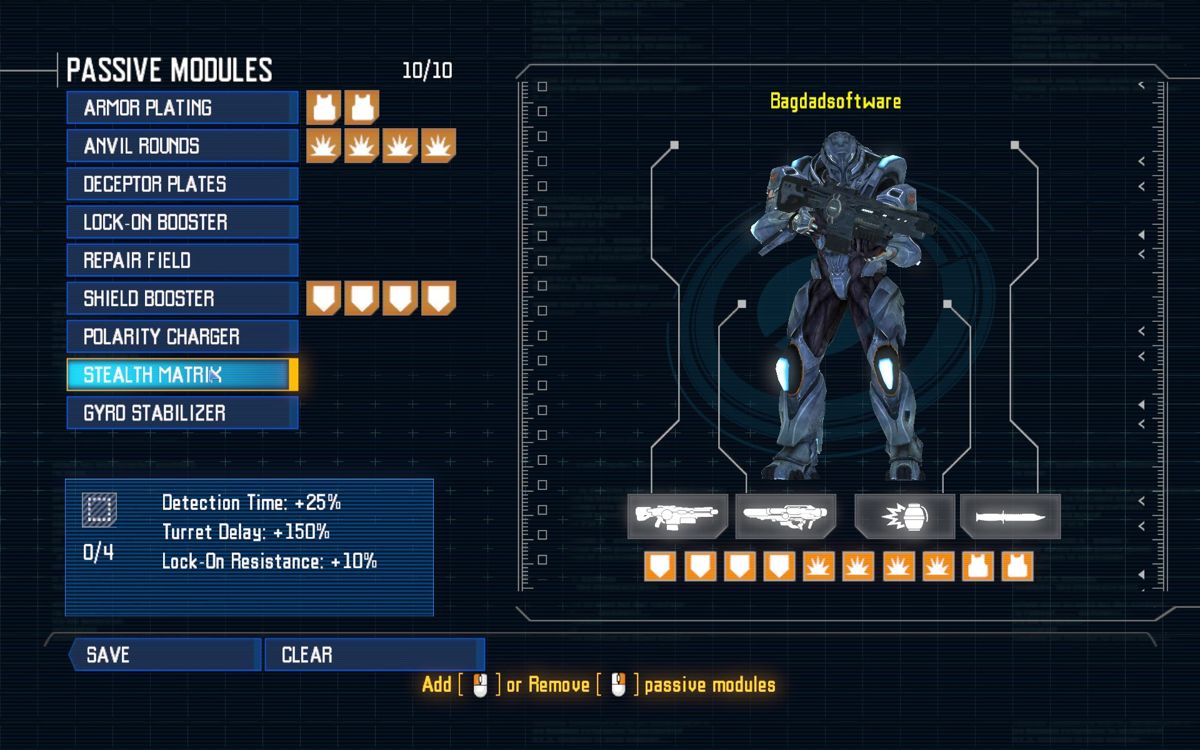Choose the Anvil Rounds module
The height and width of the screenshot is (750, 1200).
pos(182,146)
